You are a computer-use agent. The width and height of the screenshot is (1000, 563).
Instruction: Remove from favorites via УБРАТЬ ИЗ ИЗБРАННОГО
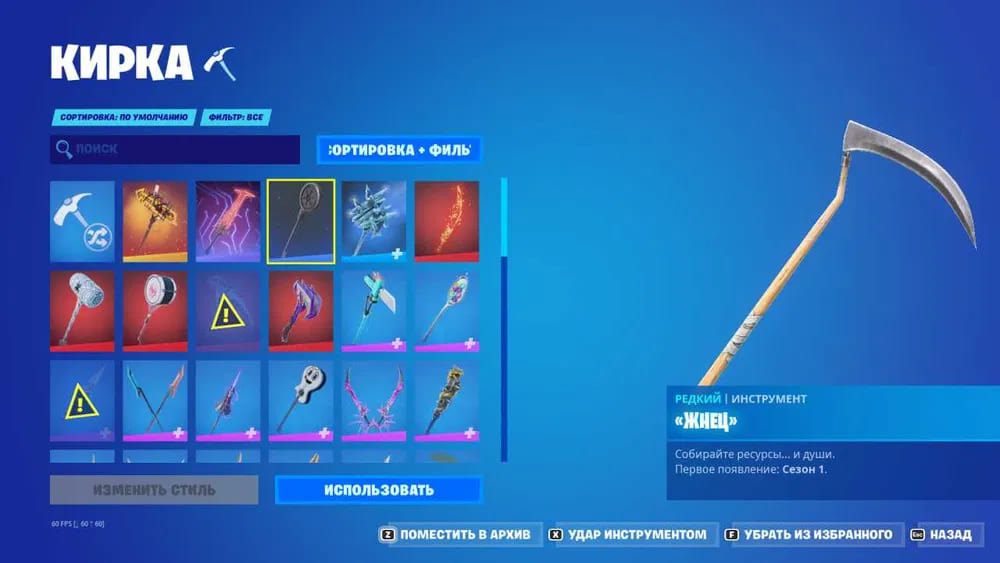click(x=815, y=535)
